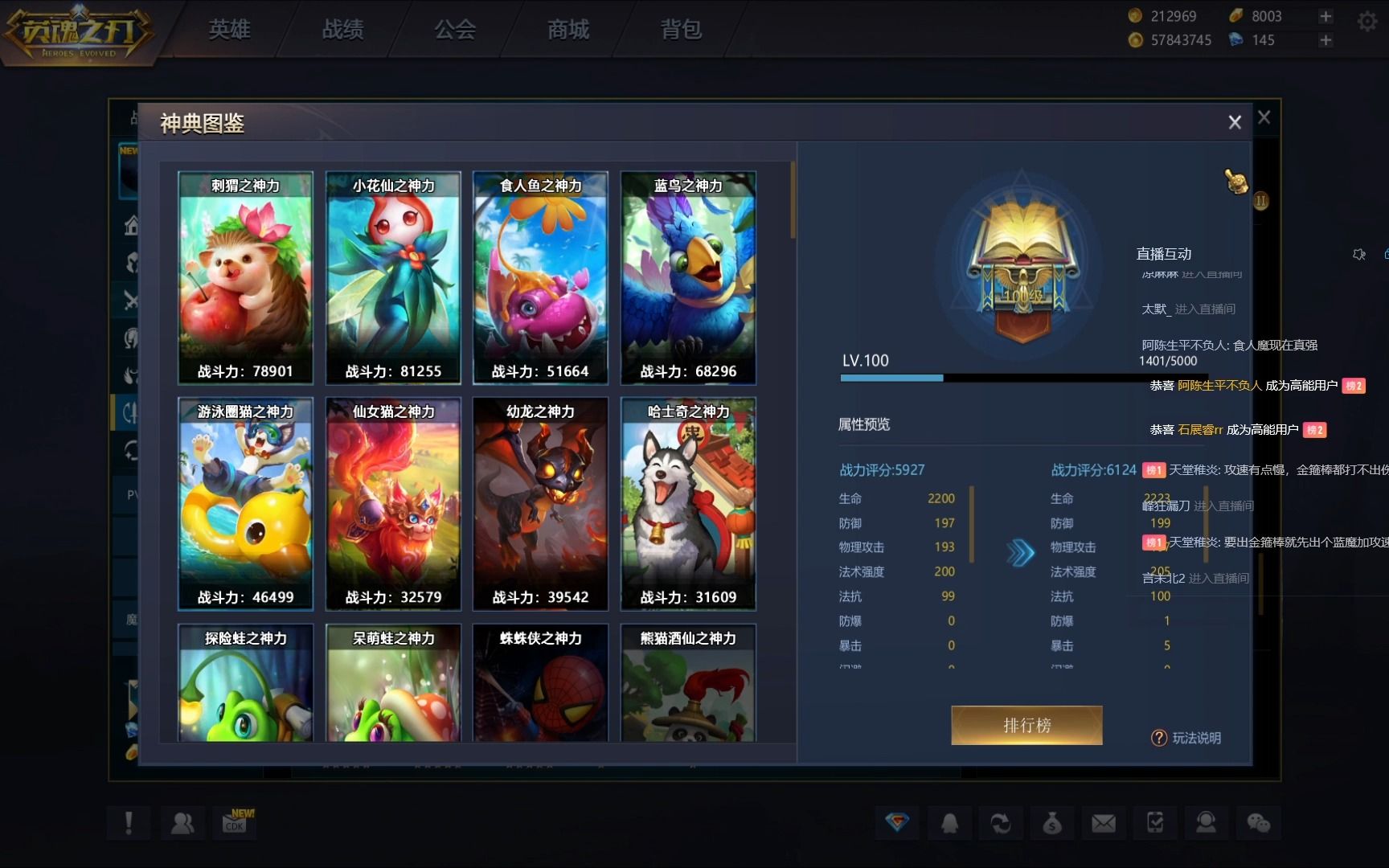Go to the 公会 guild tab
Image resolution: width=1389 pixels, height=868 pixels.
[x=455, y=30]
